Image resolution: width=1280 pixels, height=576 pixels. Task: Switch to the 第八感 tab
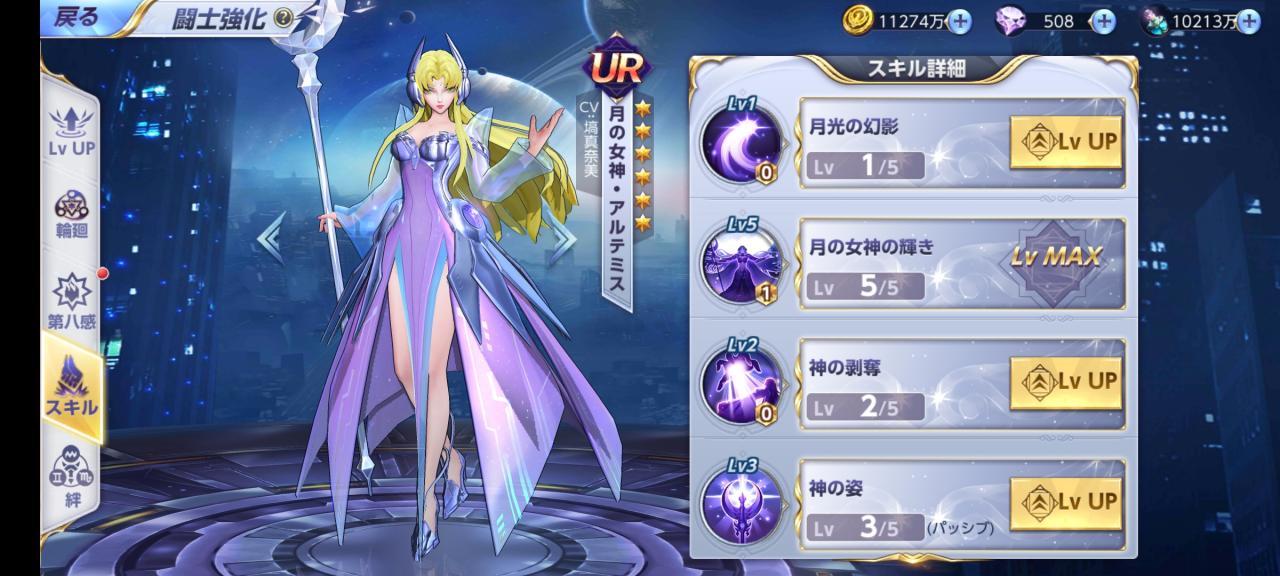coord(71,300)
